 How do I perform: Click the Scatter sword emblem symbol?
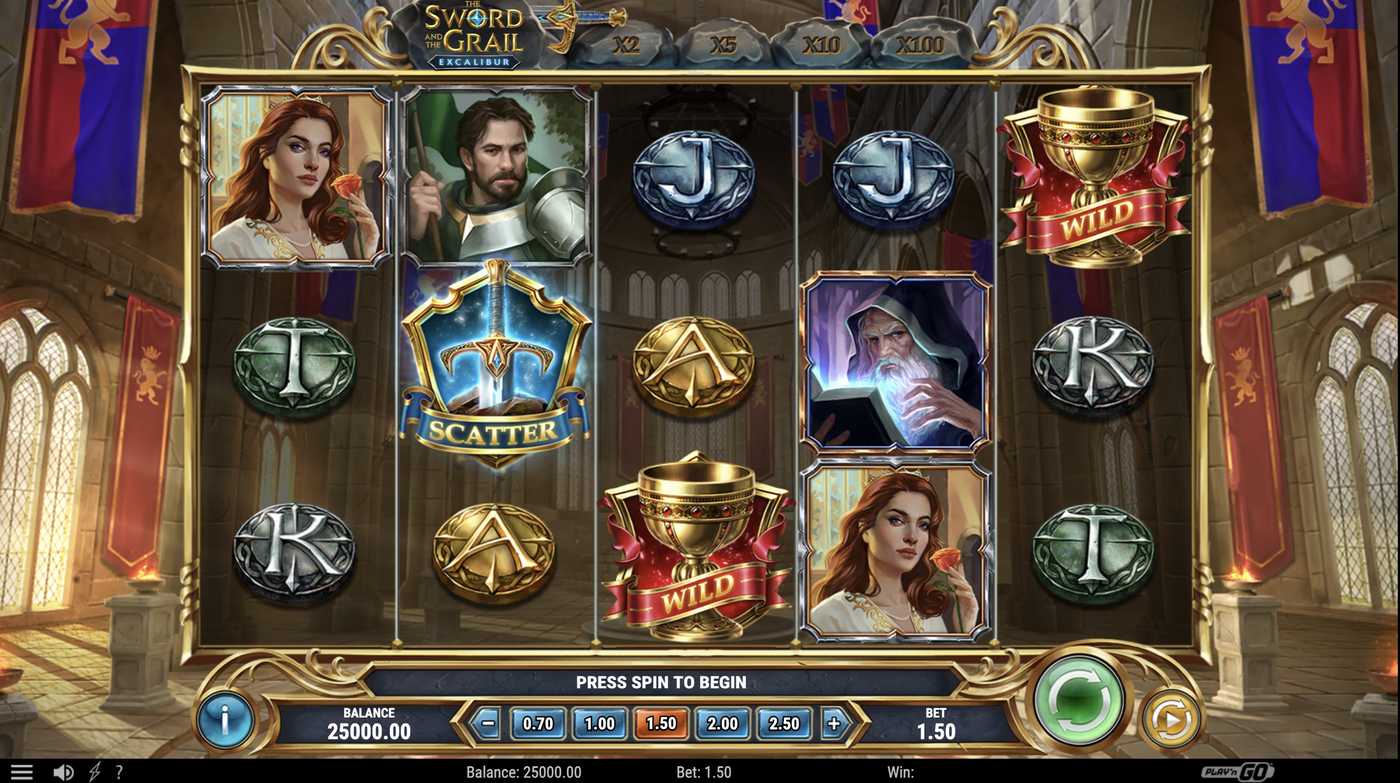(497, 370)
